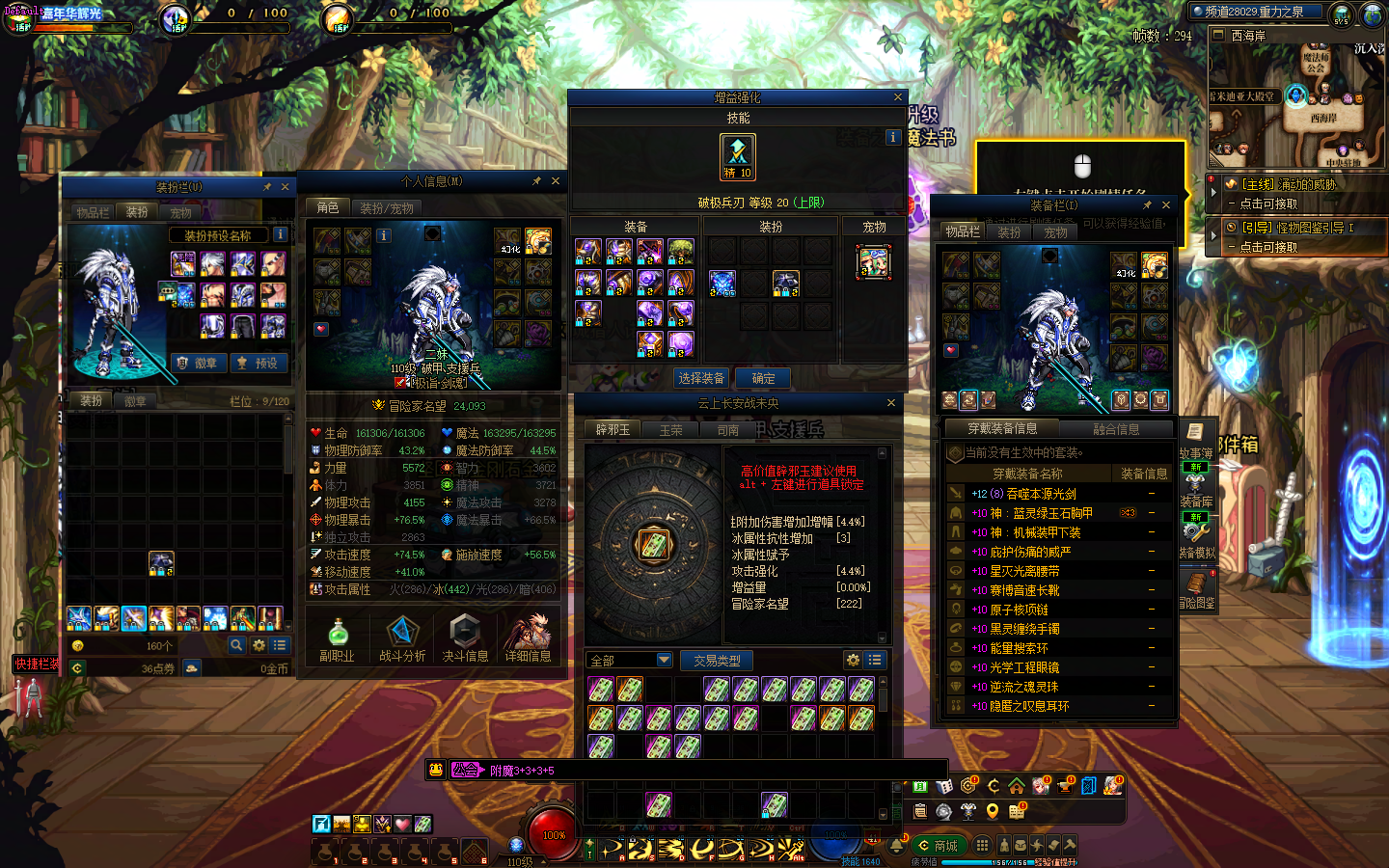
Task: Open the 商城 shop
Action: [x=939, y=846]
